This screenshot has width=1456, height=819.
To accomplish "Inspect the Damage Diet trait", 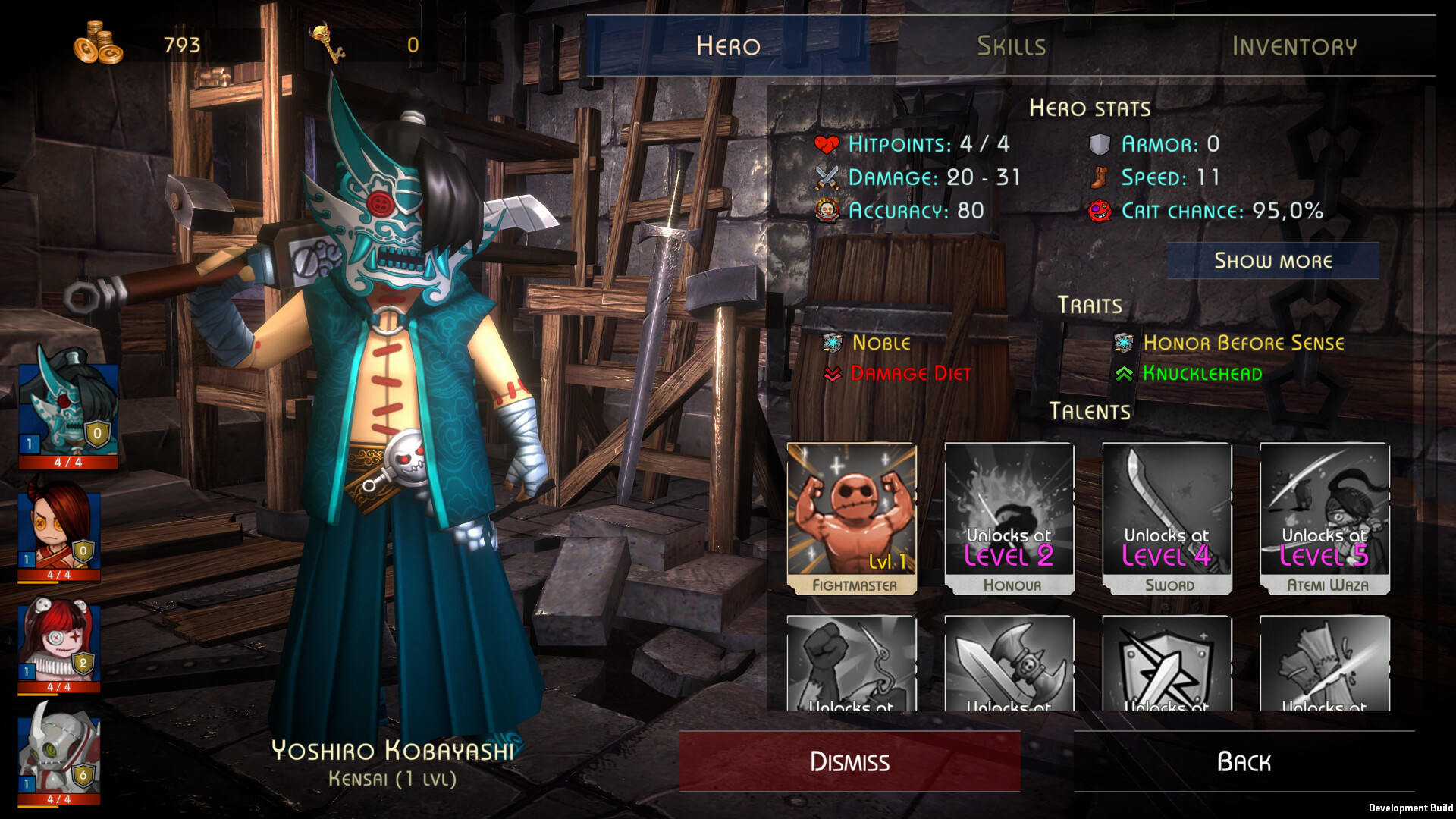I will [910, 373].
